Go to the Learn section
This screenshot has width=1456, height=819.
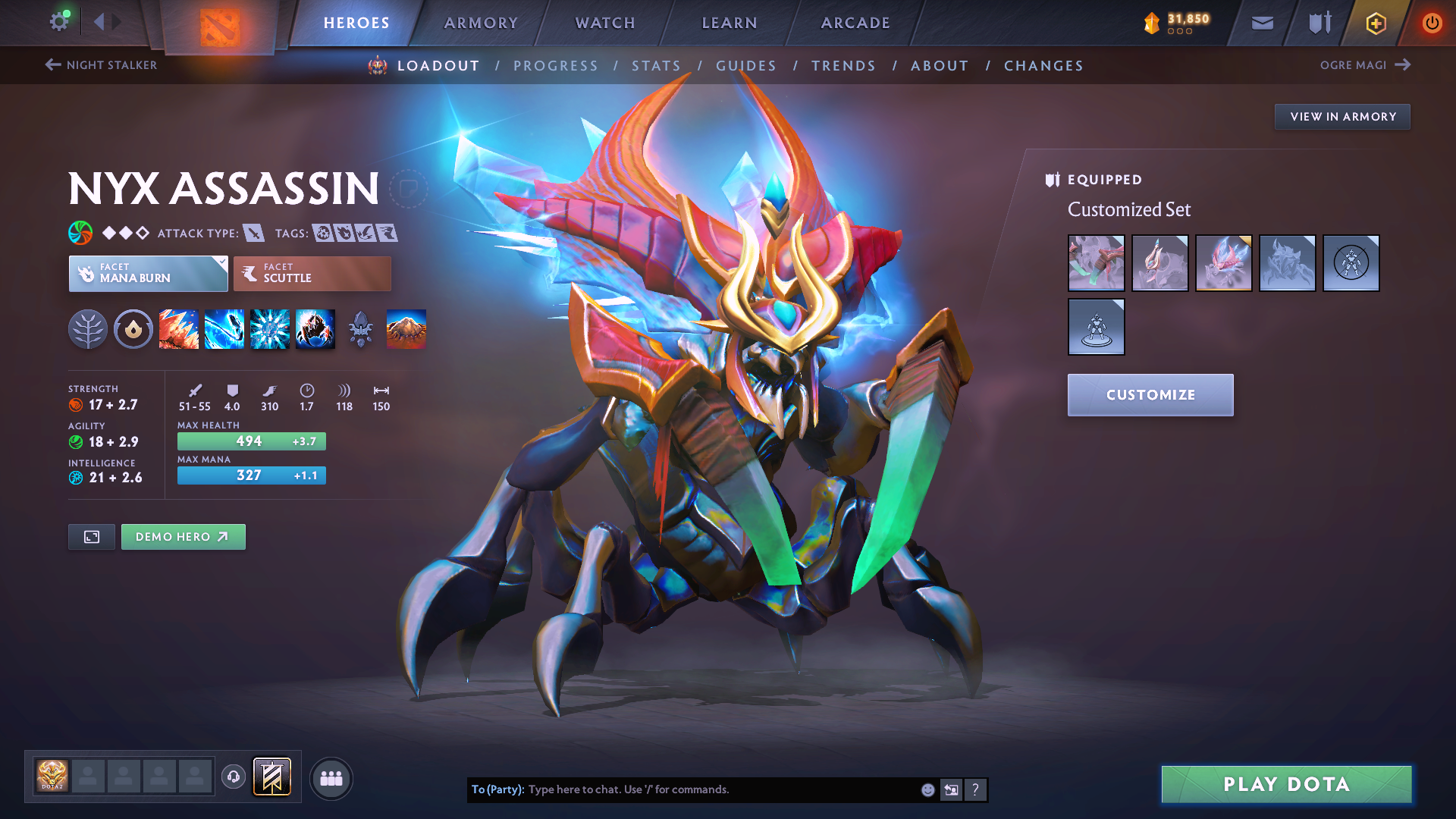[730, 23]
